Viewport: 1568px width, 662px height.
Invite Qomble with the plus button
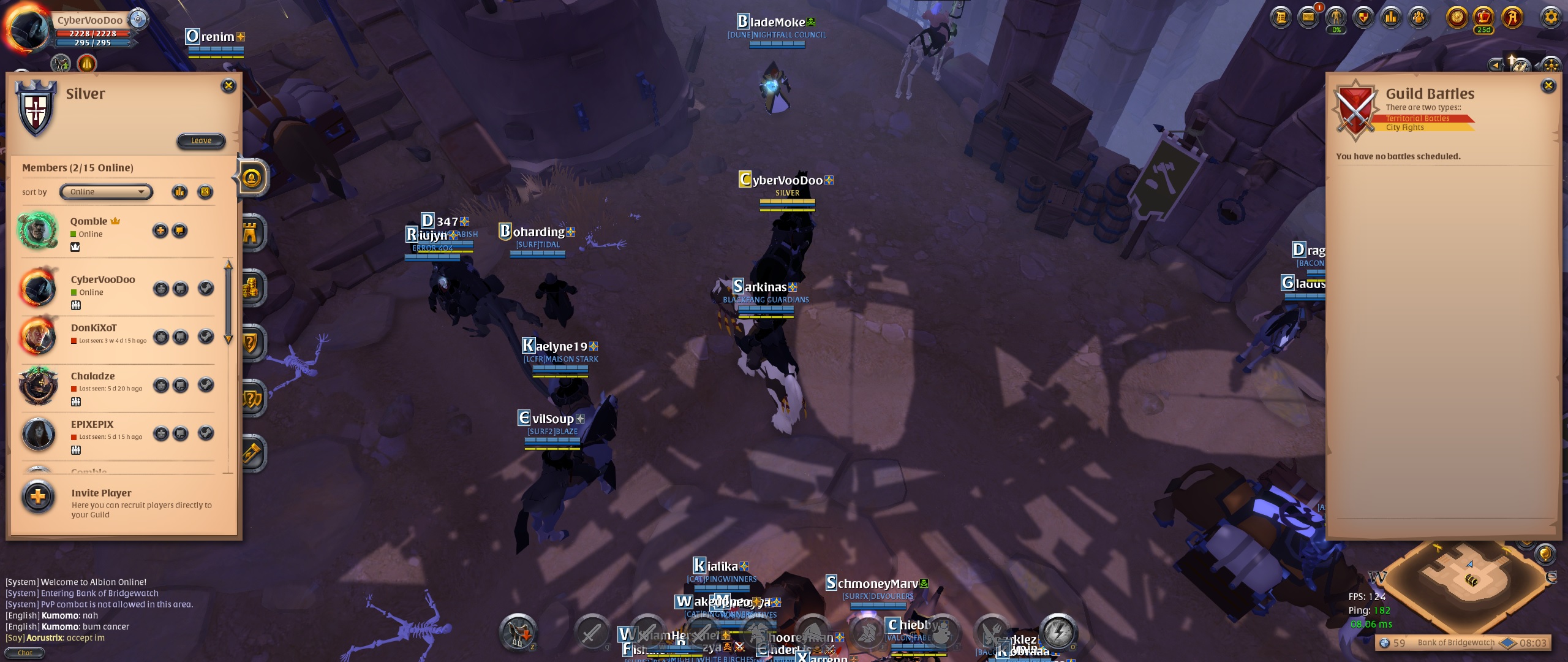pyautogui.click(x=160, y=231)
